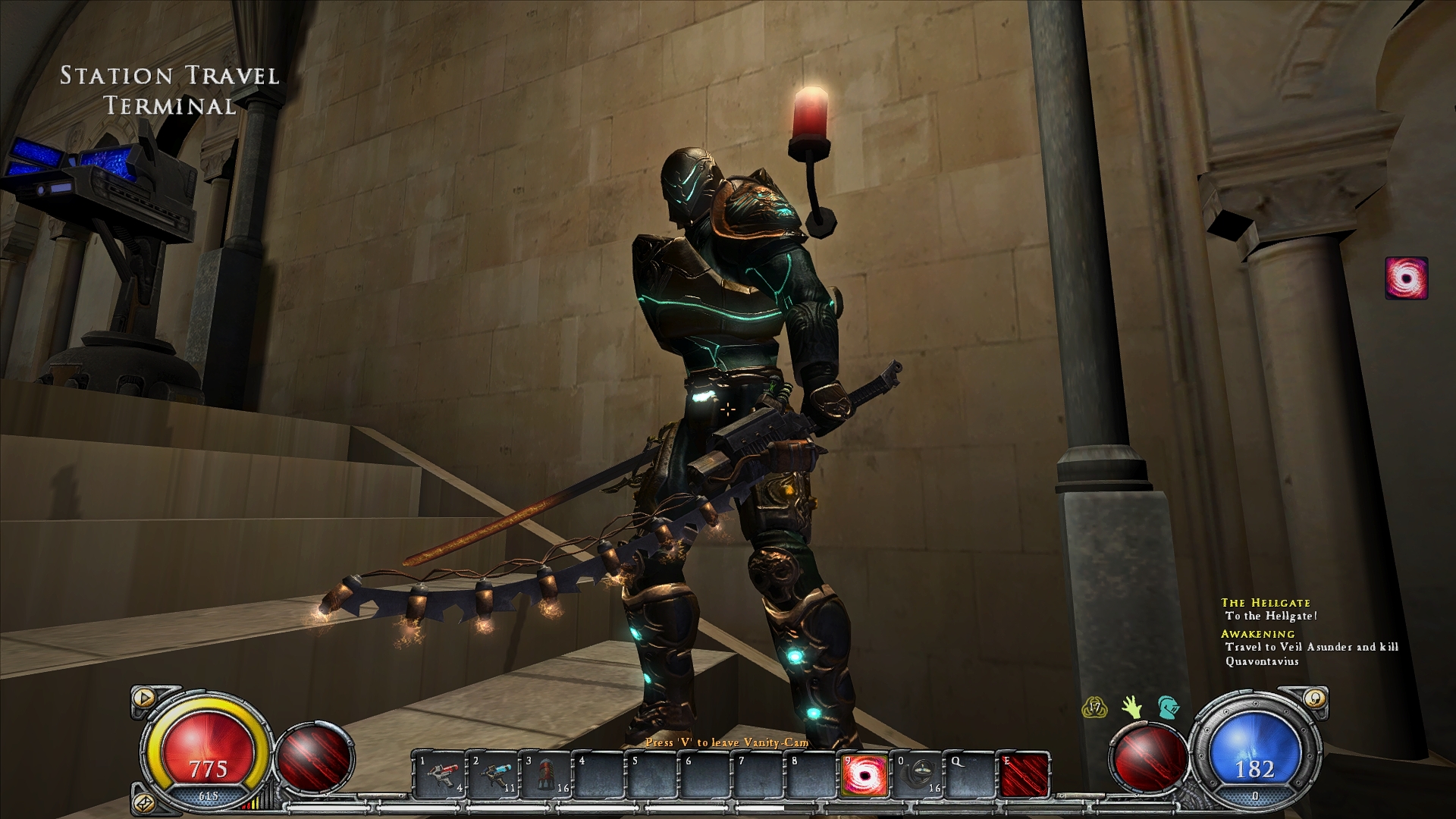Screen dimensions: 1456x819
Task: Click the pink vortex buff icon
Action: point(1407,278)
